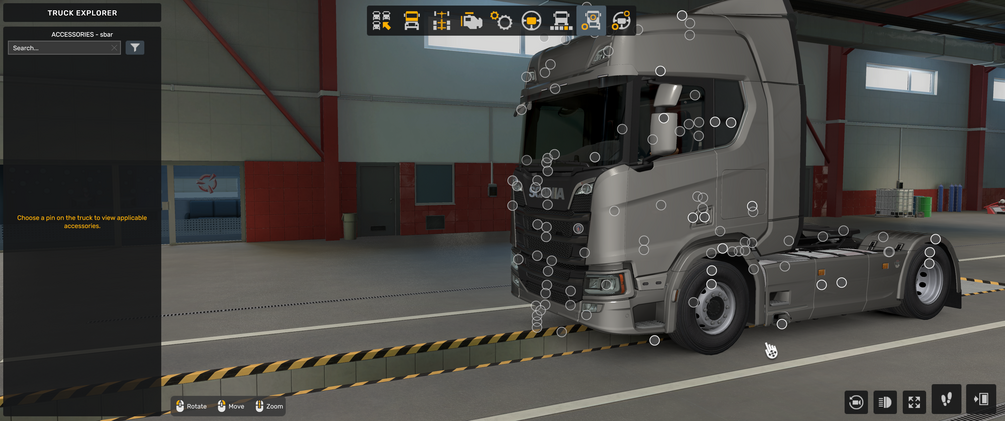Open the truck-with-rings accessories tab
Screen dimensions: 1005x421
pos(592,21)
